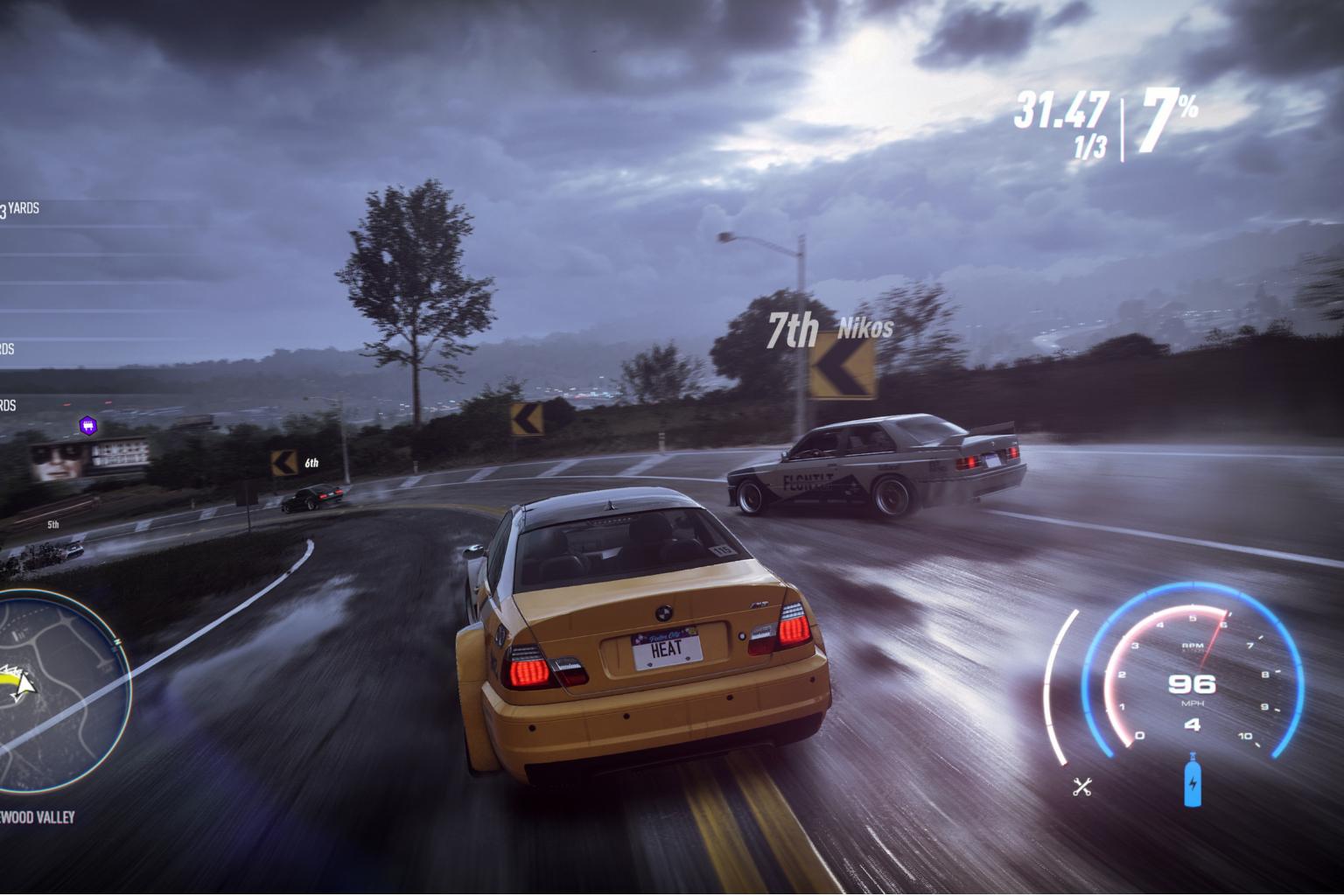
Task: Click the blue nitrous bottle icon
Action: [1192, 780]
